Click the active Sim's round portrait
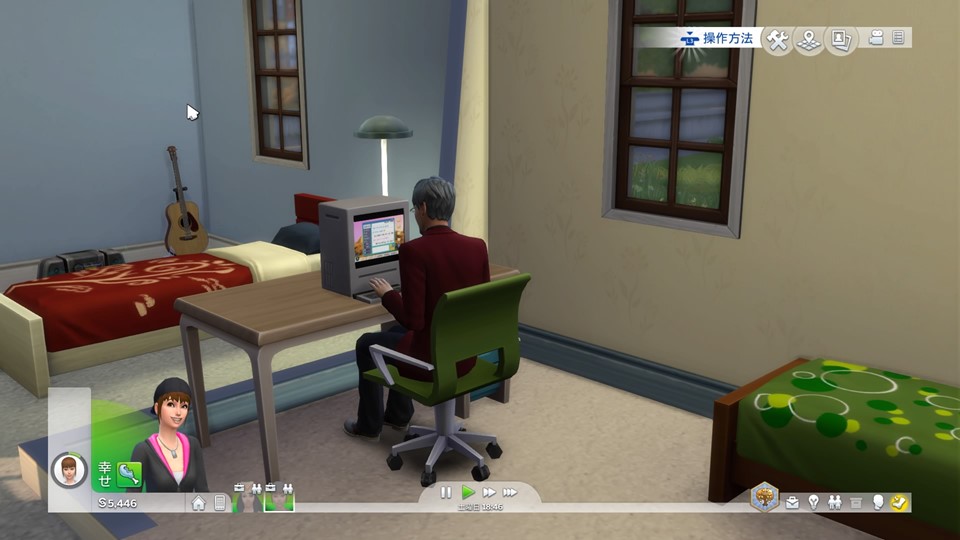This screenshot has height=540, width=960. [x=69, y=469]
